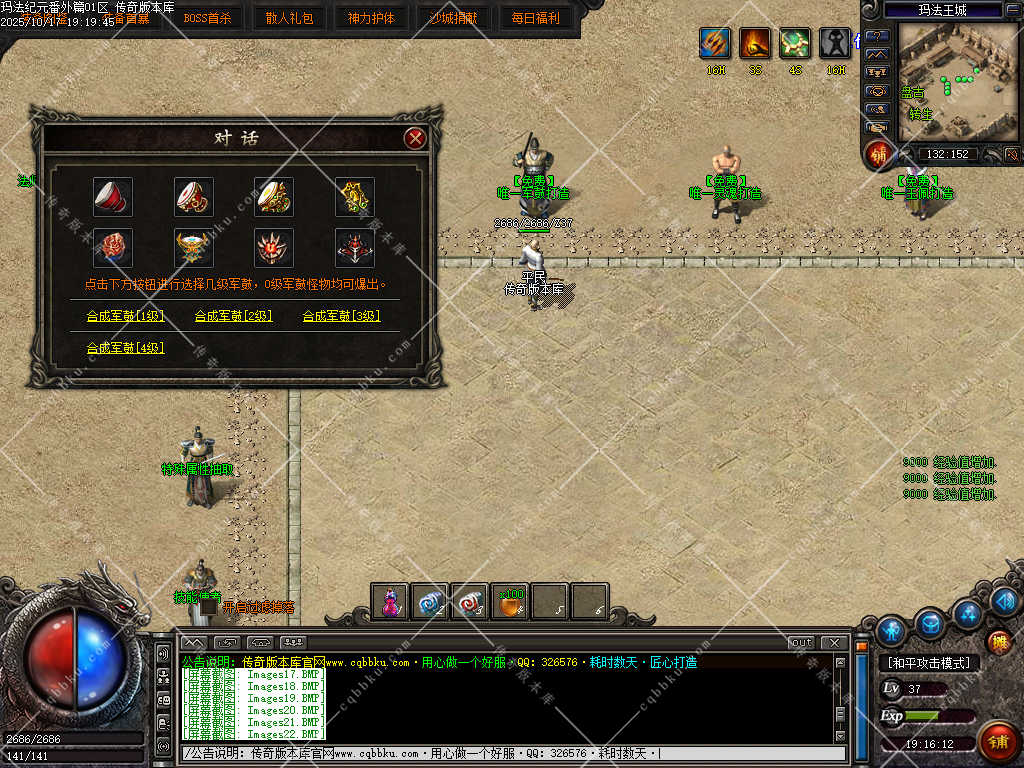Switch the 和平攻击模式 attack mode
This screenshot has height=768, width=1024.
tap(929, 663)
